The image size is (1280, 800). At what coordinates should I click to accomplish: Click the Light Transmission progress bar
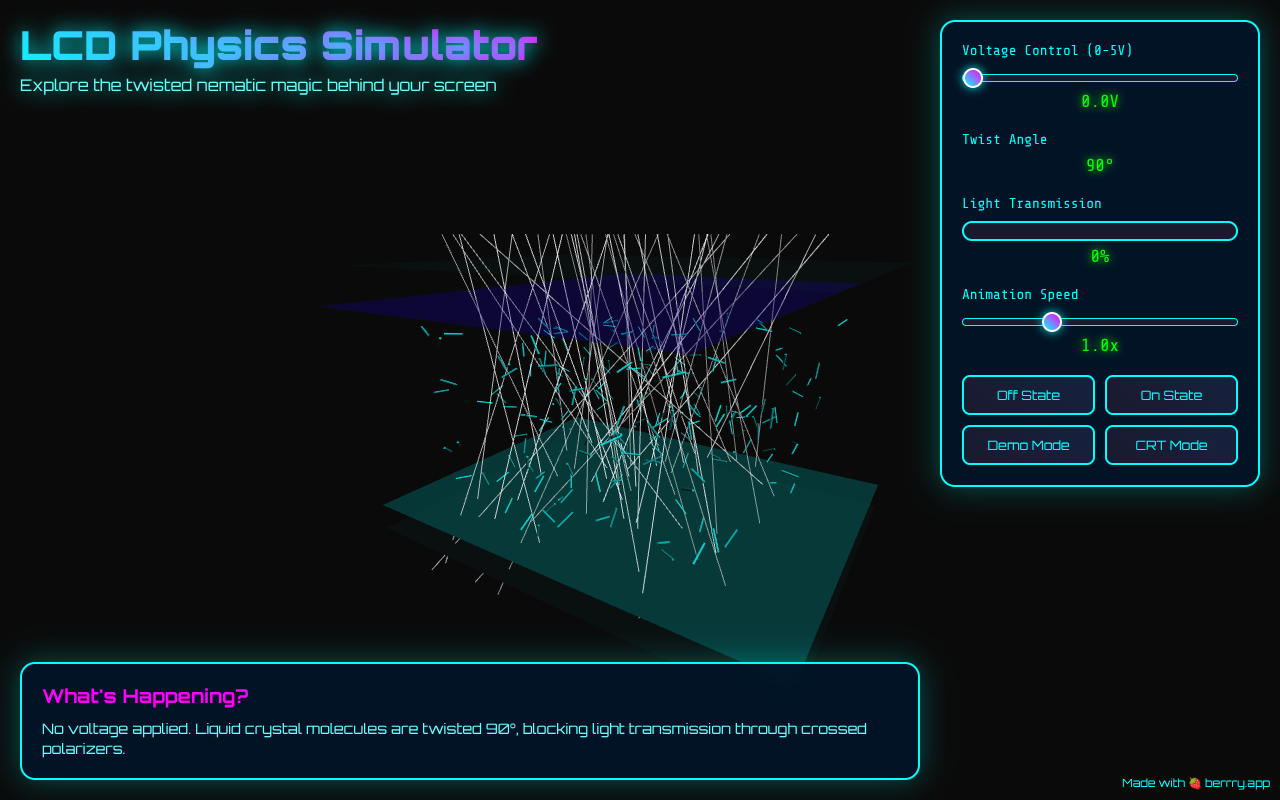point(1099,231)
